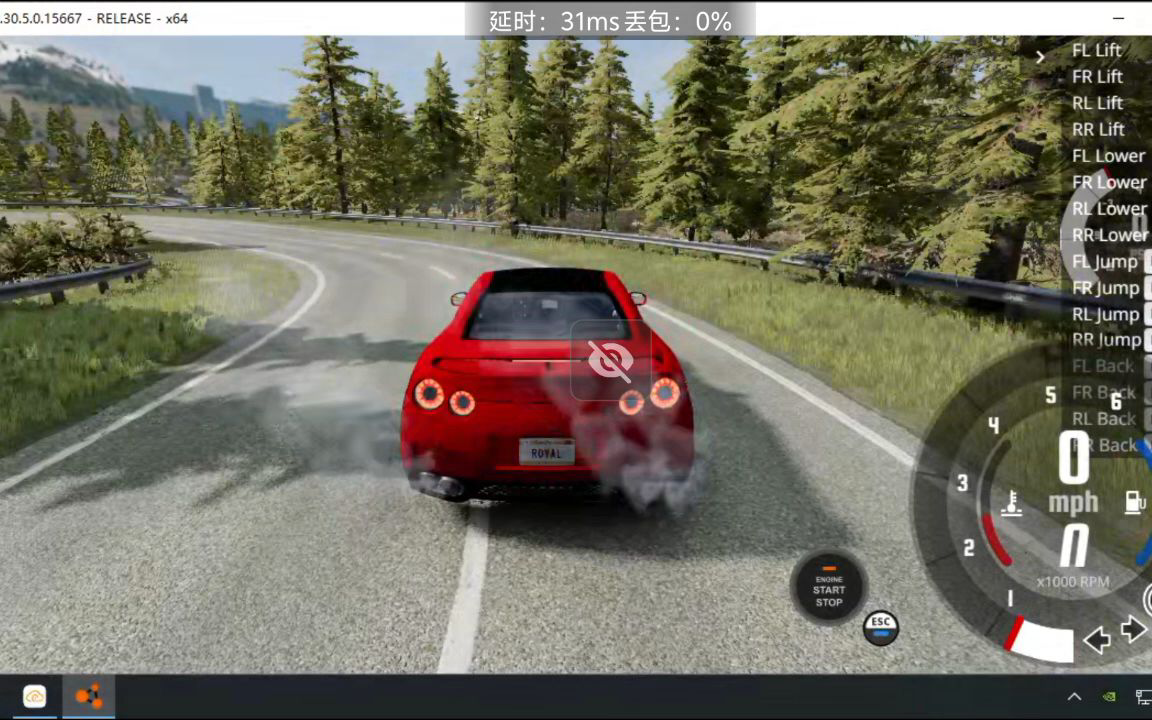1152x720 pixels.
Task: Expand the side list chevron arrow
Action: [1040, 57]
